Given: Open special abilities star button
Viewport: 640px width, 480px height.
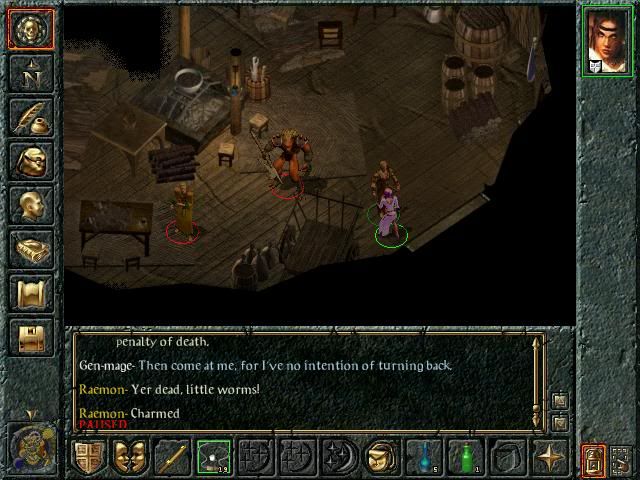Looking at the screenshot, I should (x=549, y=458).
